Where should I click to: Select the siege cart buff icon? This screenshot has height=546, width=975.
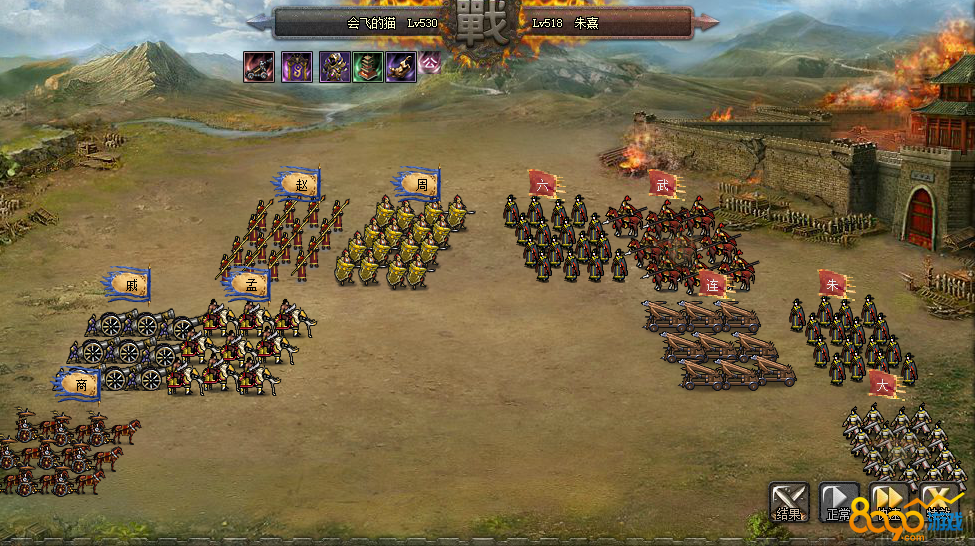click(260, 67)
